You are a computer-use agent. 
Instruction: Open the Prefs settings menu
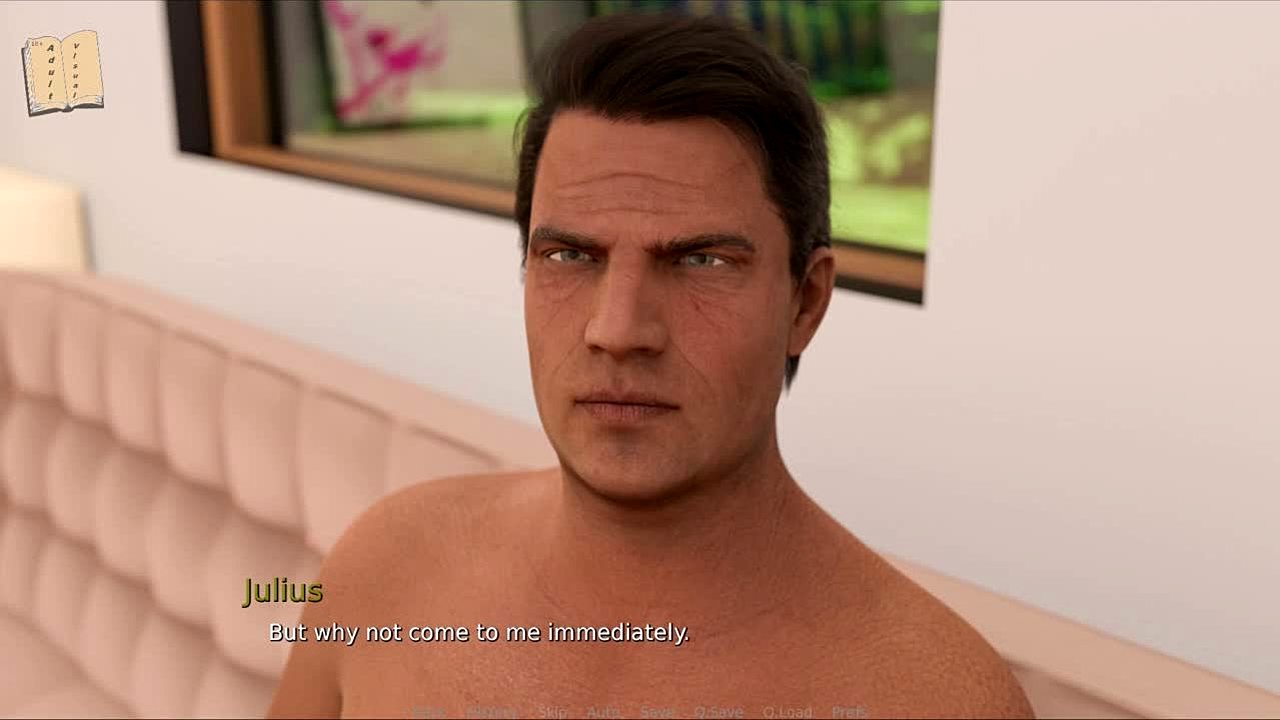[x=850, y=712]
